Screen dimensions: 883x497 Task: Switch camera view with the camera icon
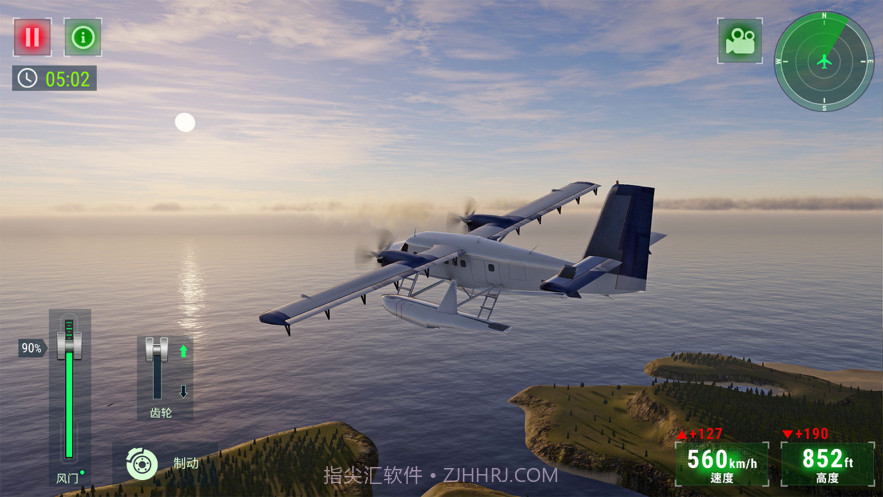[740, 41]
